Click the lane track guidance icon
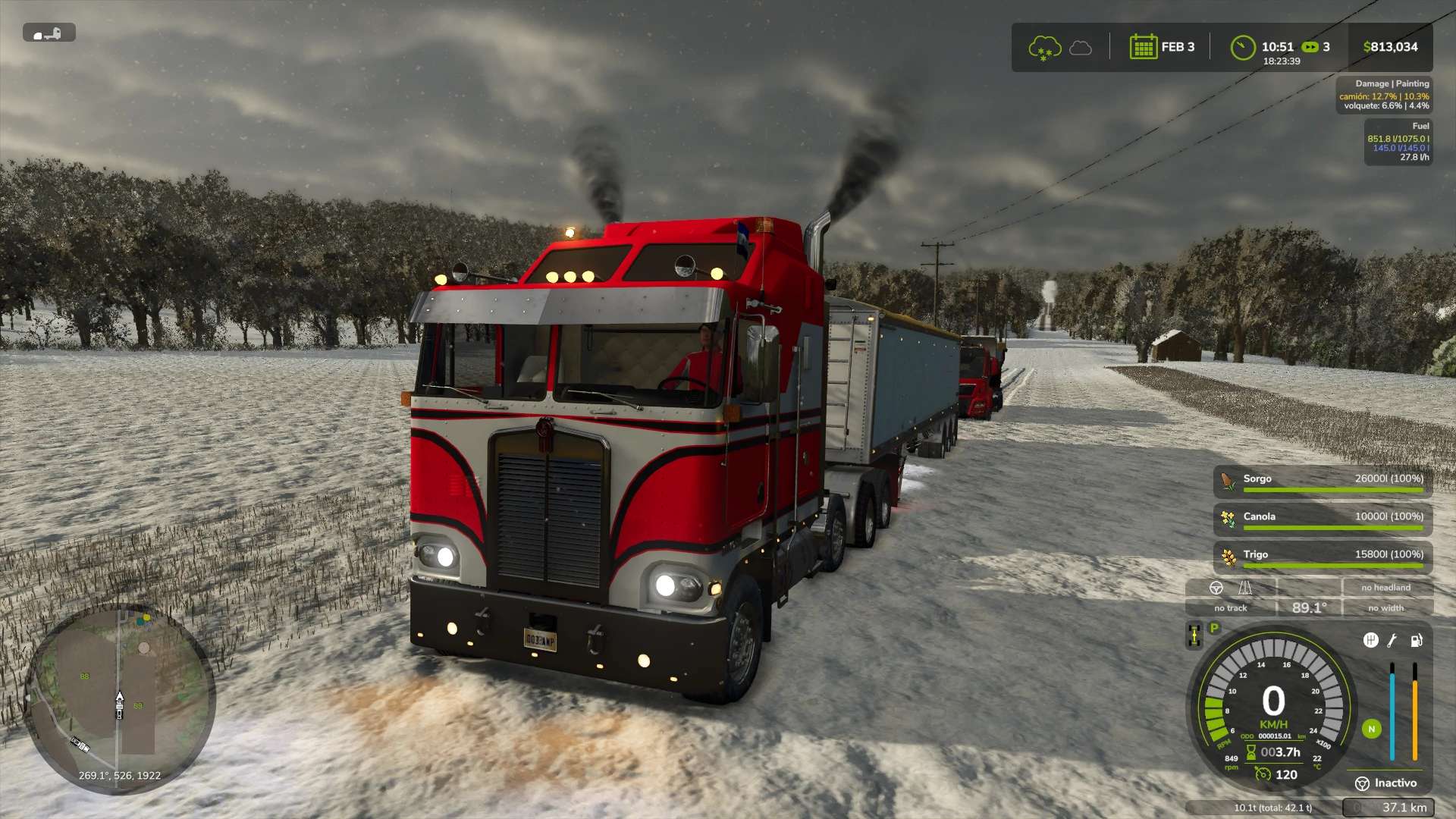 click(x=1244, y=588)
